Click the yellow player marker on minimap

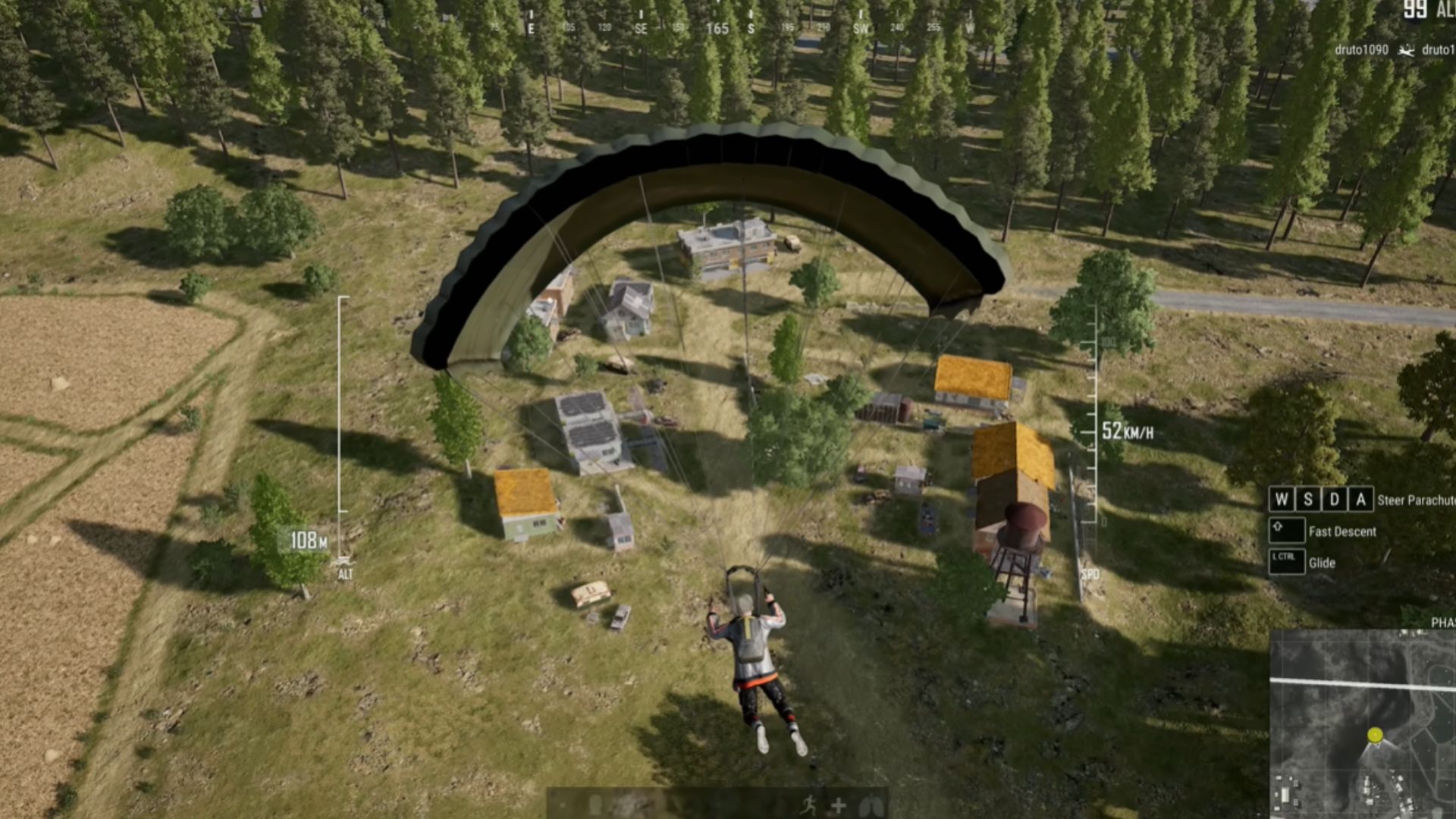pyautogui.click(x=1375, y=734)
